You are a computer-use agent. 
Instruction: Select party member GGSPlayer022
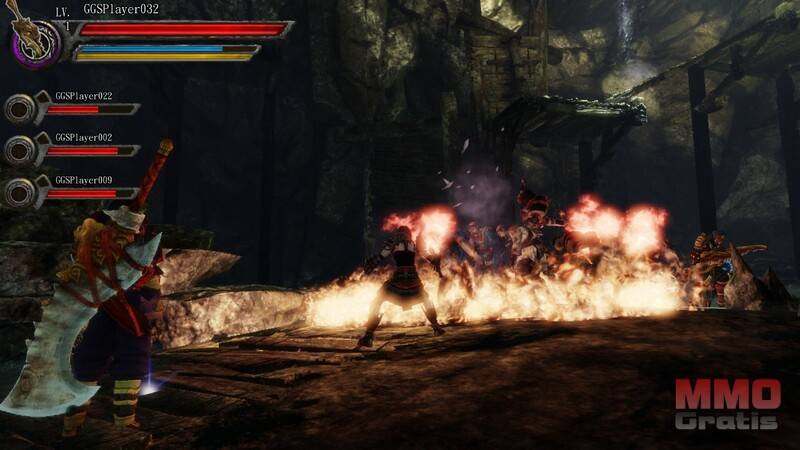(x=21, y=107)
